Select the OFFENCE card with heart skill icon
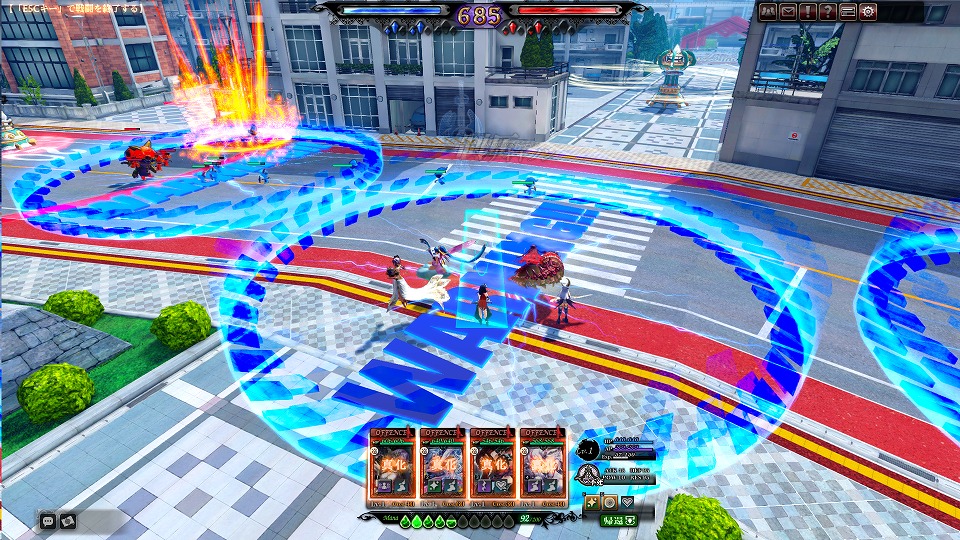The image size is (960, 540). [x=492, y=467]
